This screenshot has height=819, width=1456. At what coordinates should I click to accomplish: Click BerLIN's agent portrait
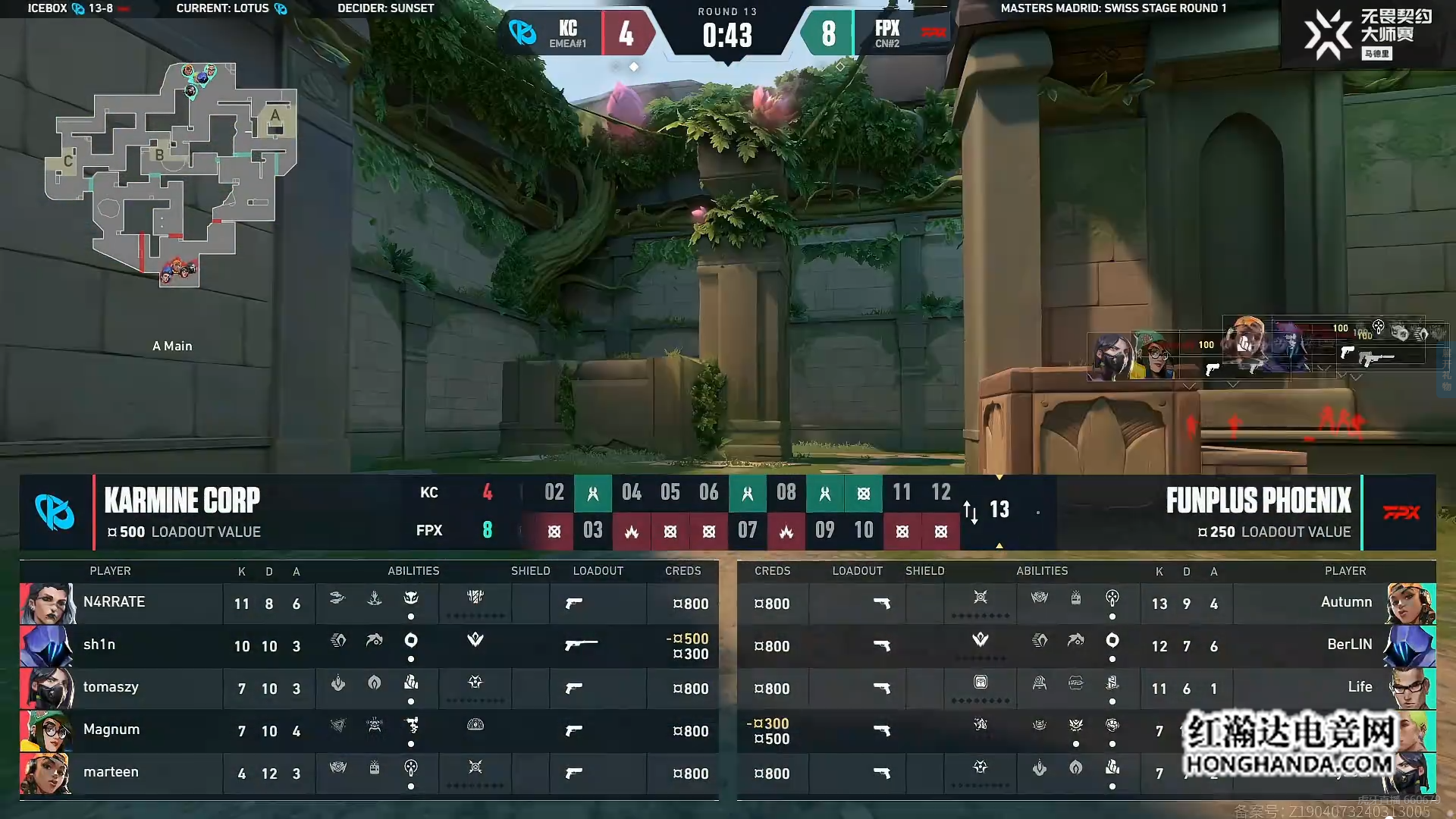pyautogui.click(x=1409, y=646)
